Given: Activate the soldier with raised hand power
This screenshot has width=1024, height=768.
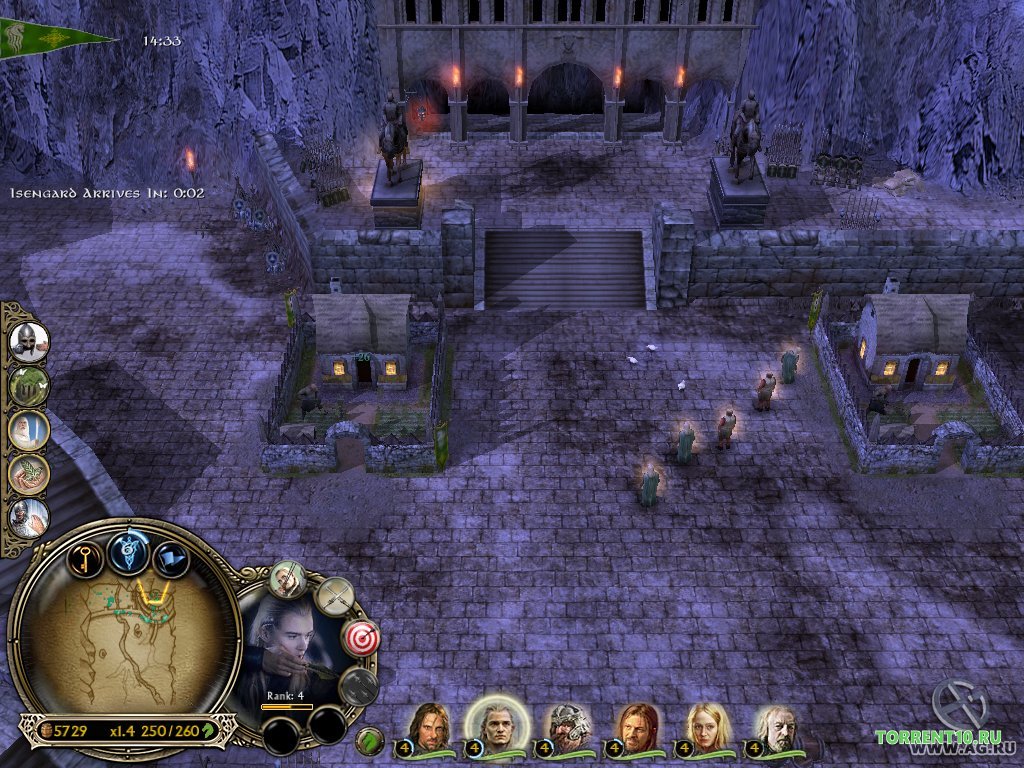Looking at the screenshot, I should 29,518.
